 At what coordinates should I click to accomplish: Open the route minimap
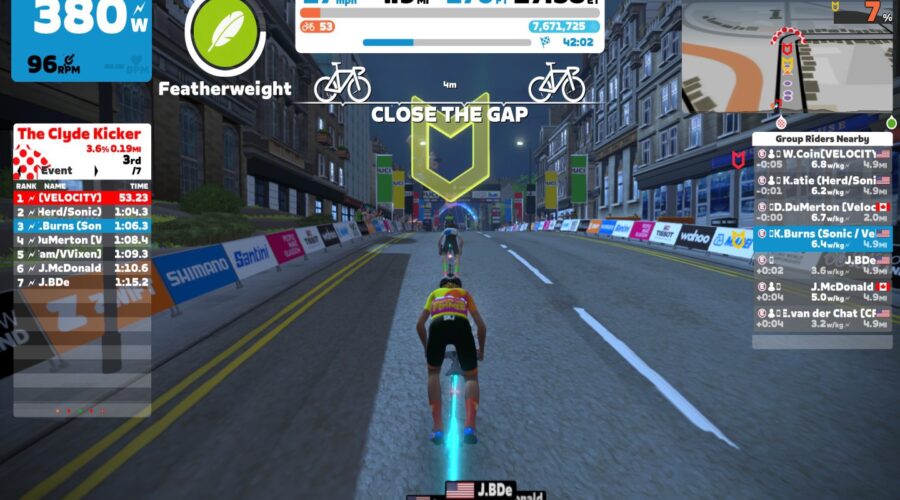787,57
